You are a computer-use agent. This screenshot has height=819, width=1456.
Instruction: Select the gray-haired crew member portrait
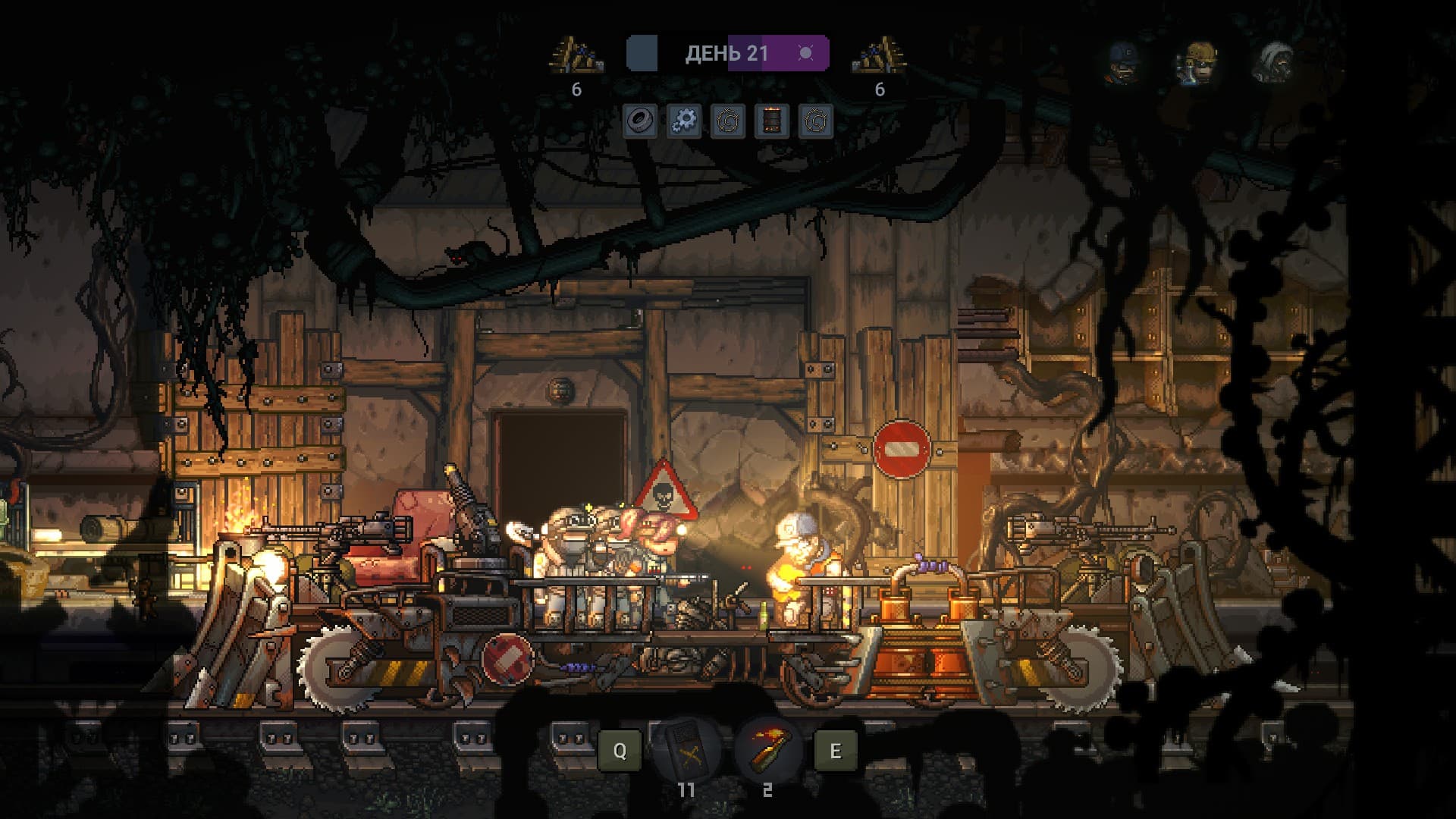click(x=1275, y=62)
